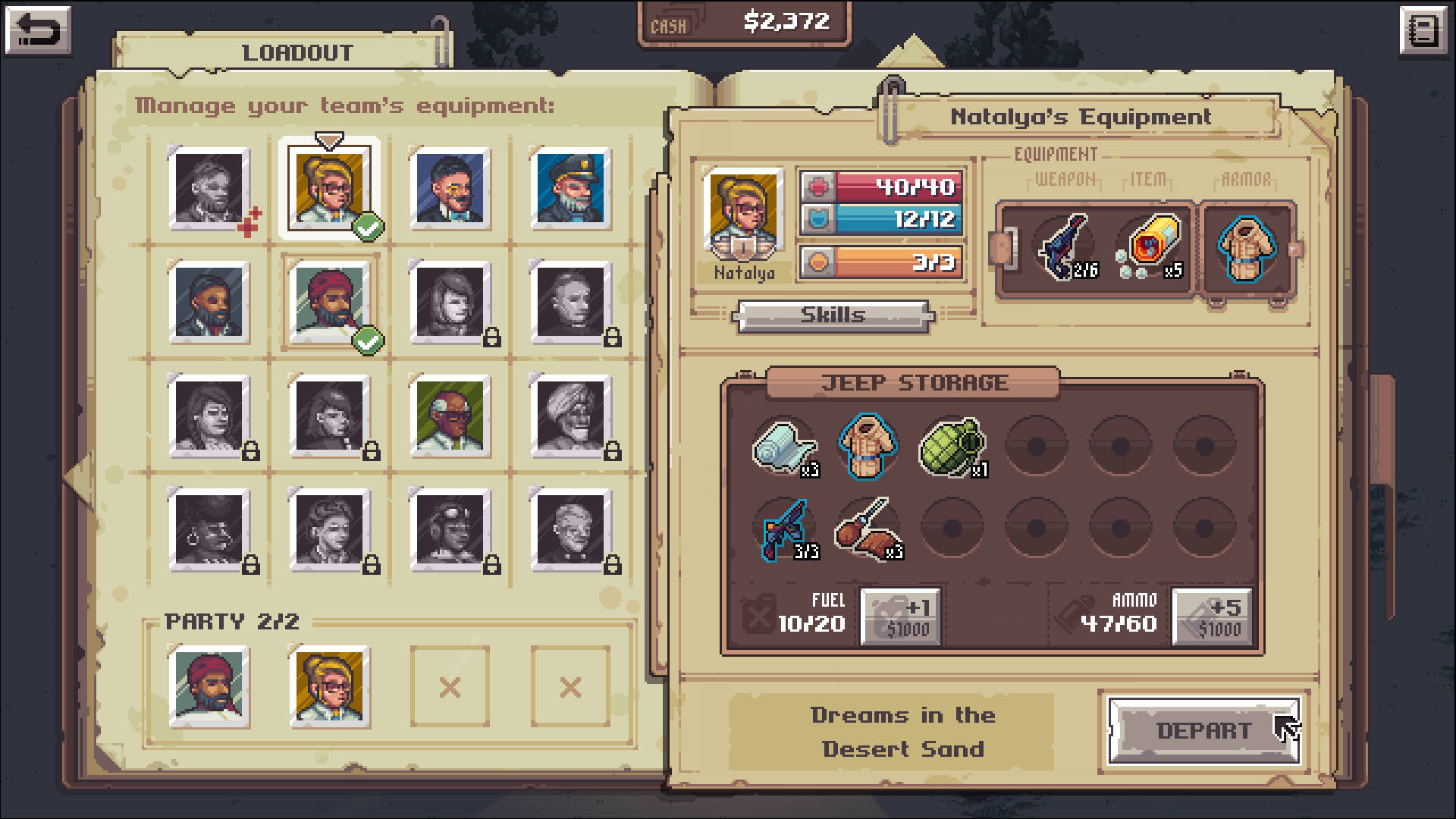Select Natalya's equipped armor slot
This screenshot has height=819, width=1456.
click(x=1246, y=248)
